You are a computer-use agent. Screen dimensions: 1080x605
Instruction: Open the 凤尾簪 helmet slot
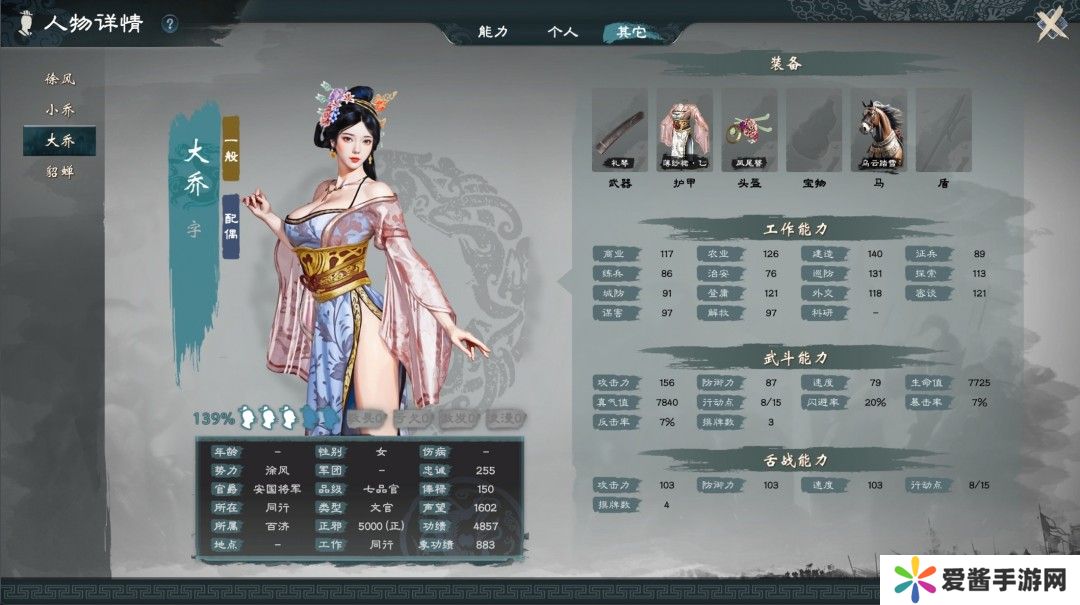[750, 130]
